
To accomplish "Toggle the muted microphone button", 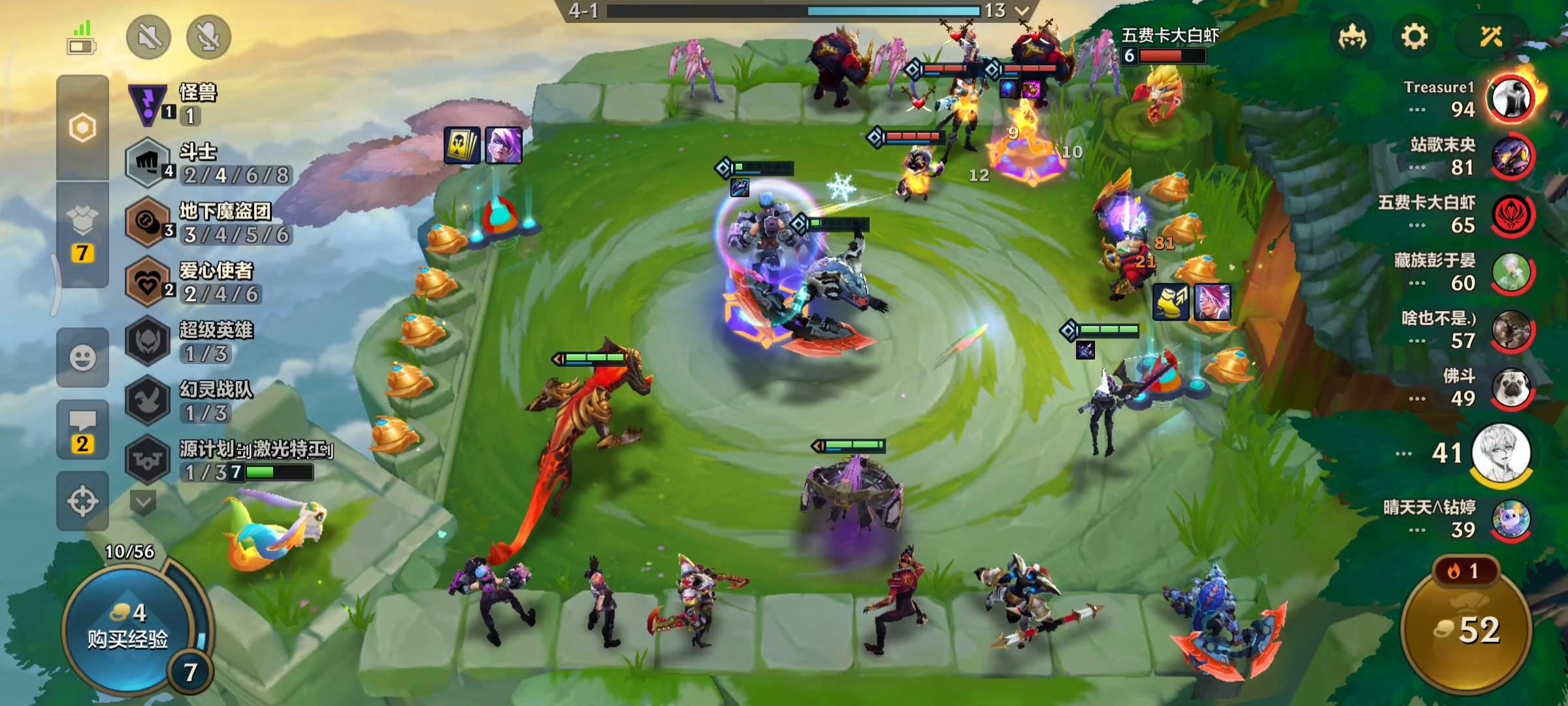I will pyautogui.click(x=208, y=37).
